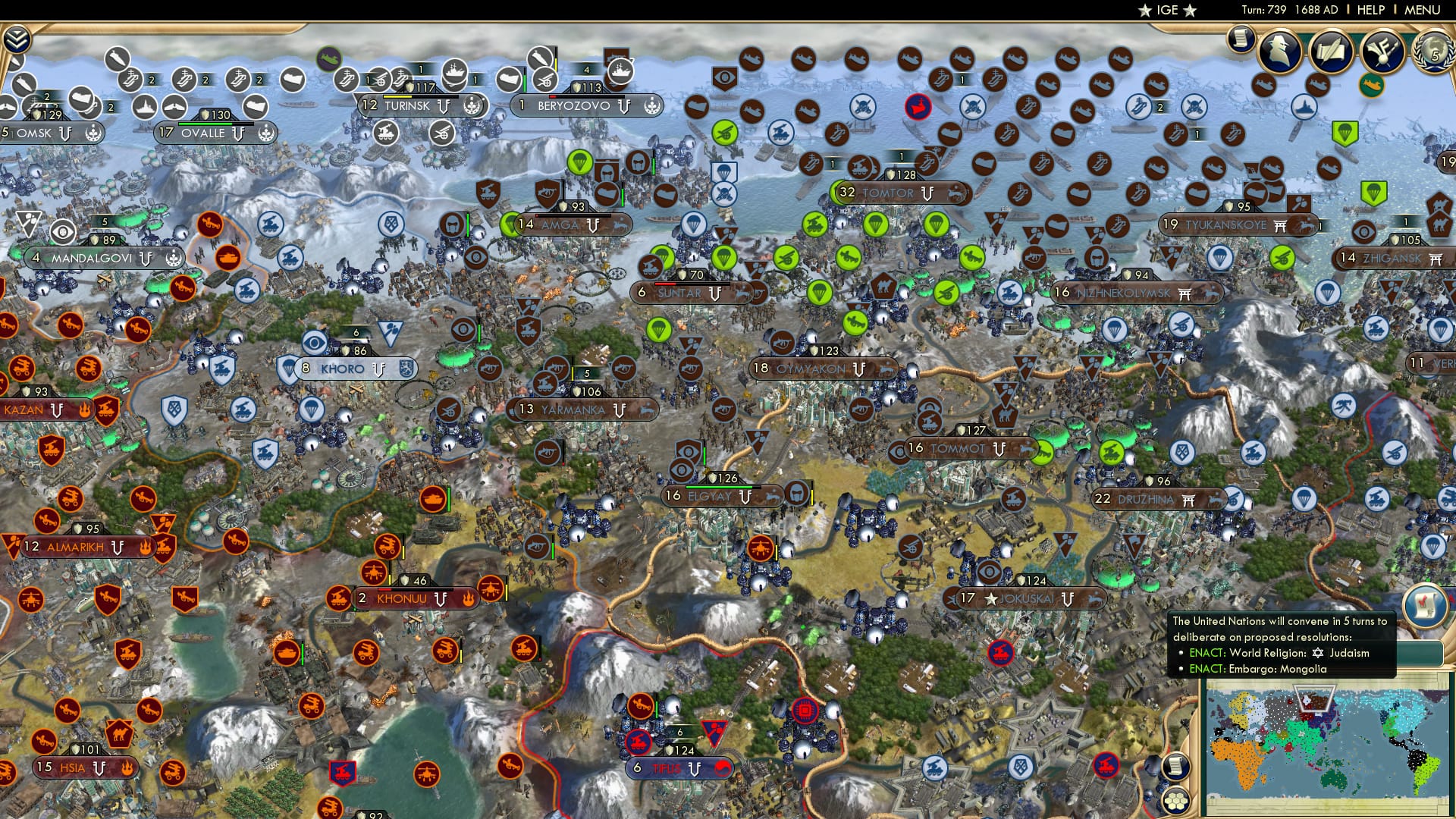The height and width of the screenshot is (819, 1456).
Task: Click the war flame icon on Kazan banner
Action: (x=84, y=409)
